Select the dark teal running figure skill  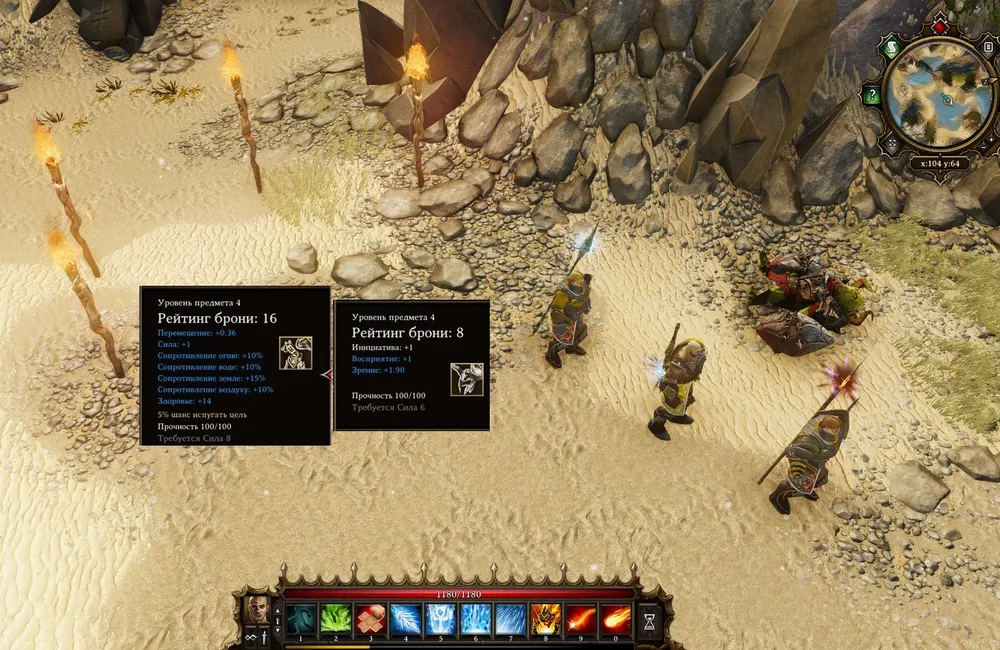pos(300,619)
